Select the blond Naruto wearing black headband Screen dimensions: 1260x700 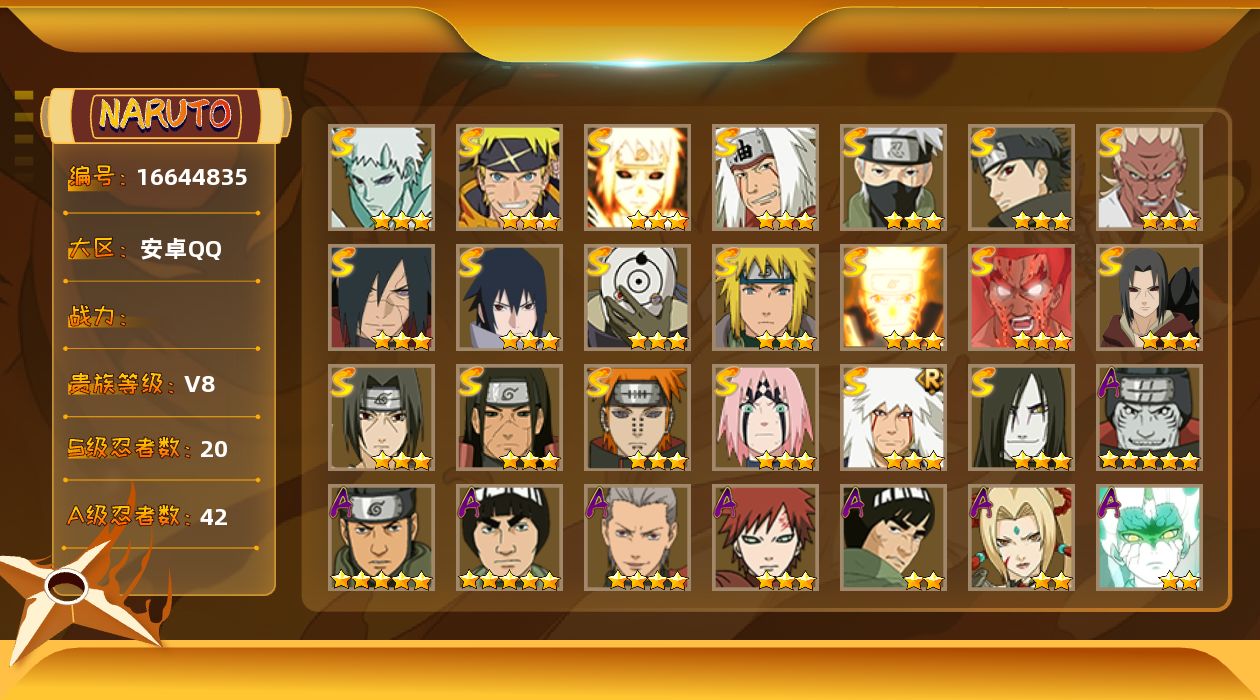pyautogui.click(x=509, y=177)
